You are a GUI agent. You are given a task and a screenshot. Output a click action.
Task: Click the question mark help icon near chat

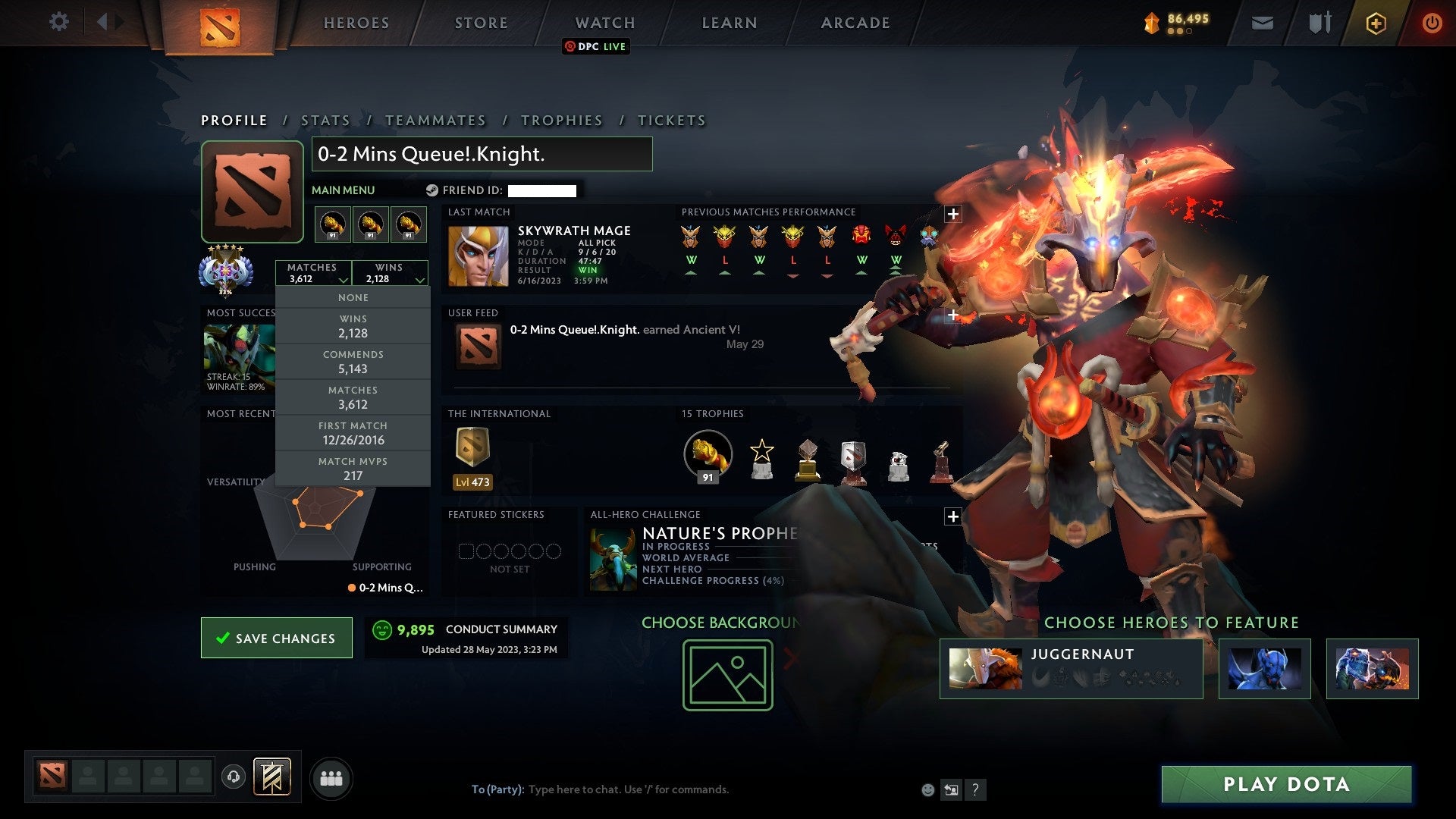point(976,790)
